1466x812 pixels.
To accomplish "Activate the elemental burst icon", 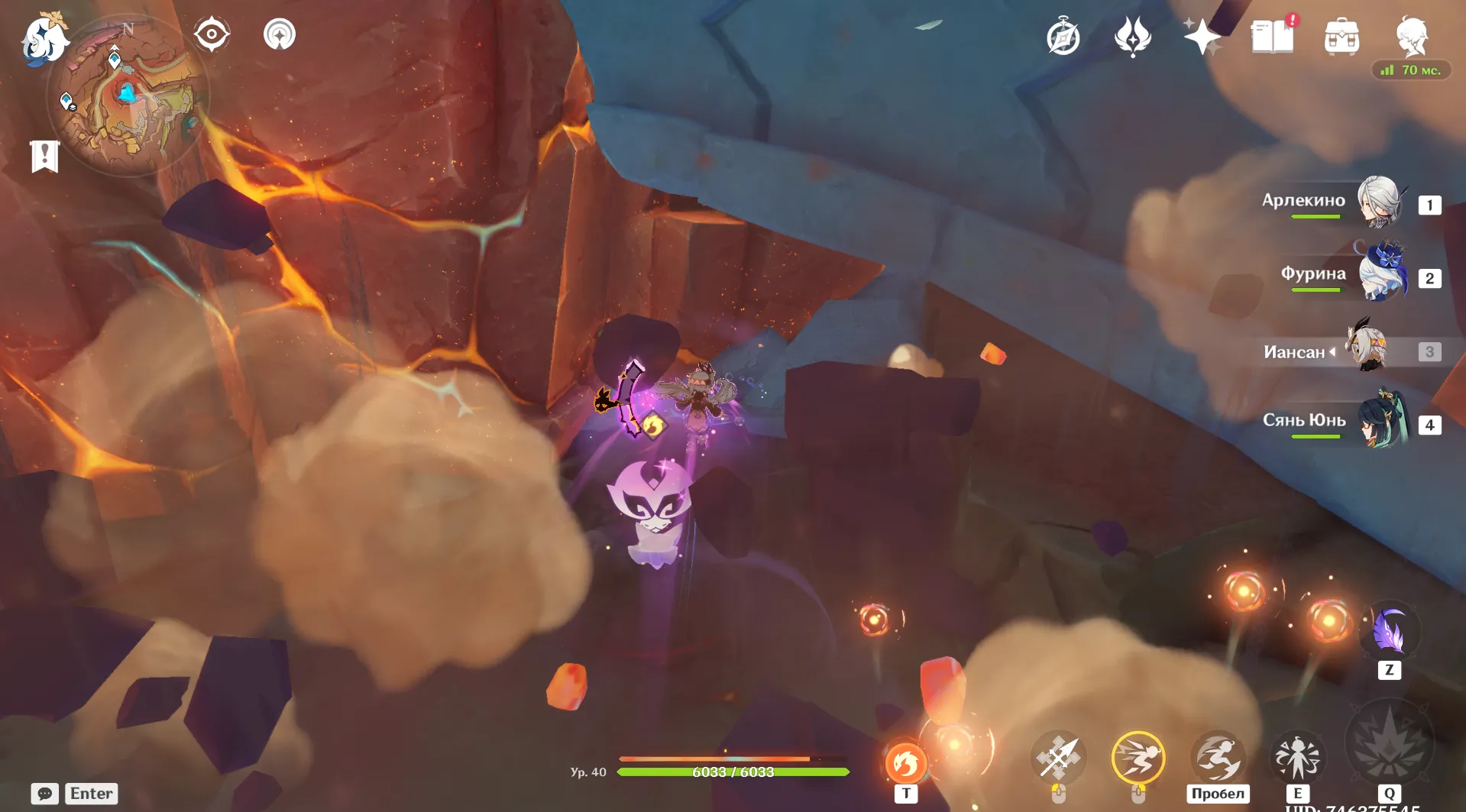I will click(1389, 746).
